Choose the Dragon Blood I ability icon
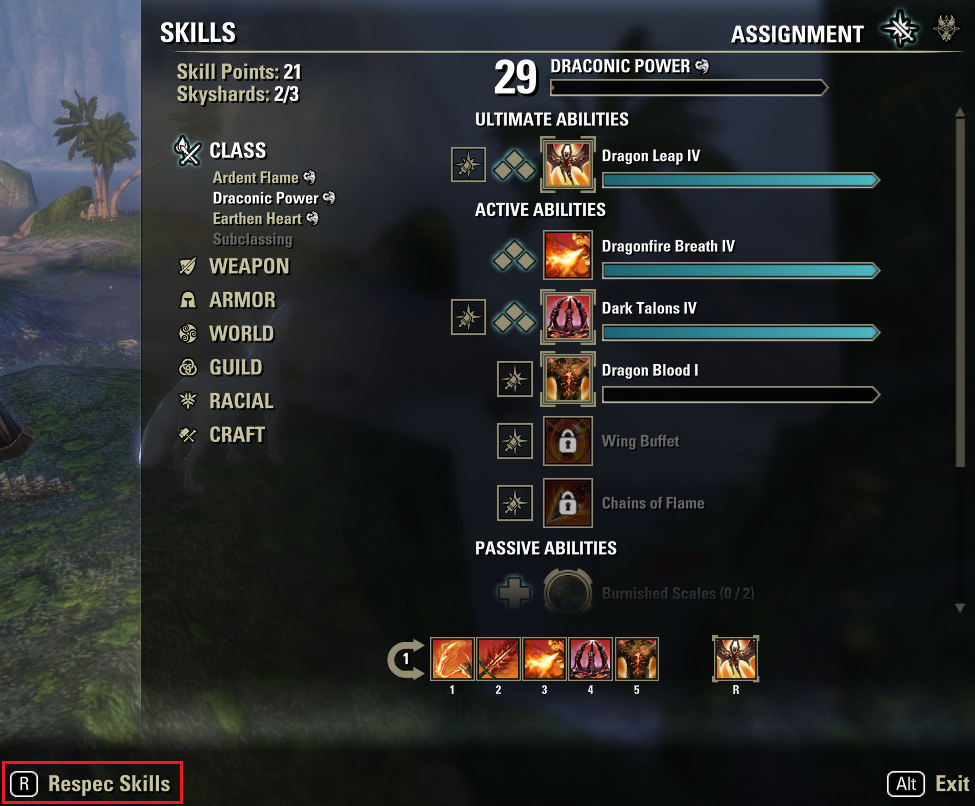The width and height of the screenshot is (975, 806). tap(567, 379)
